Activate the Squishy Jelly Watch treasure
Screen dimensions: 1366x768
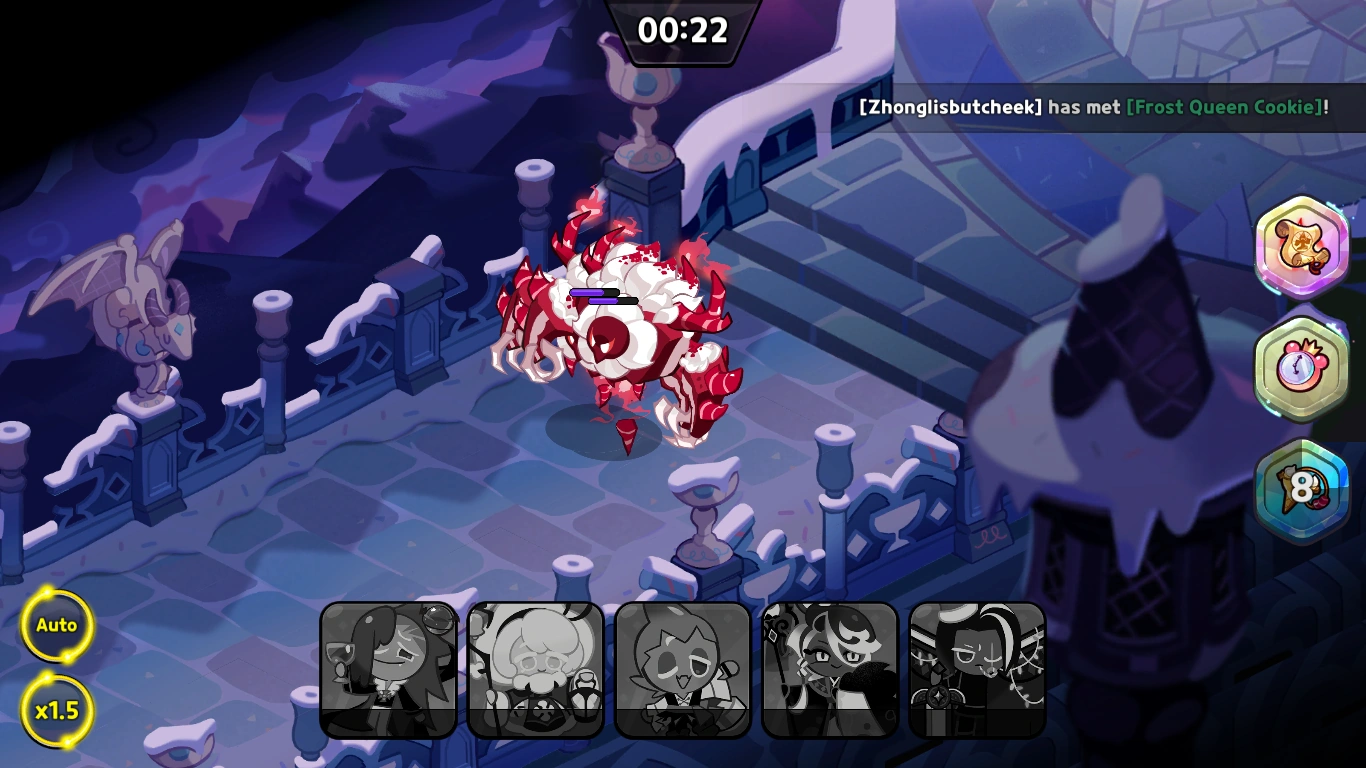(1303, 368)
